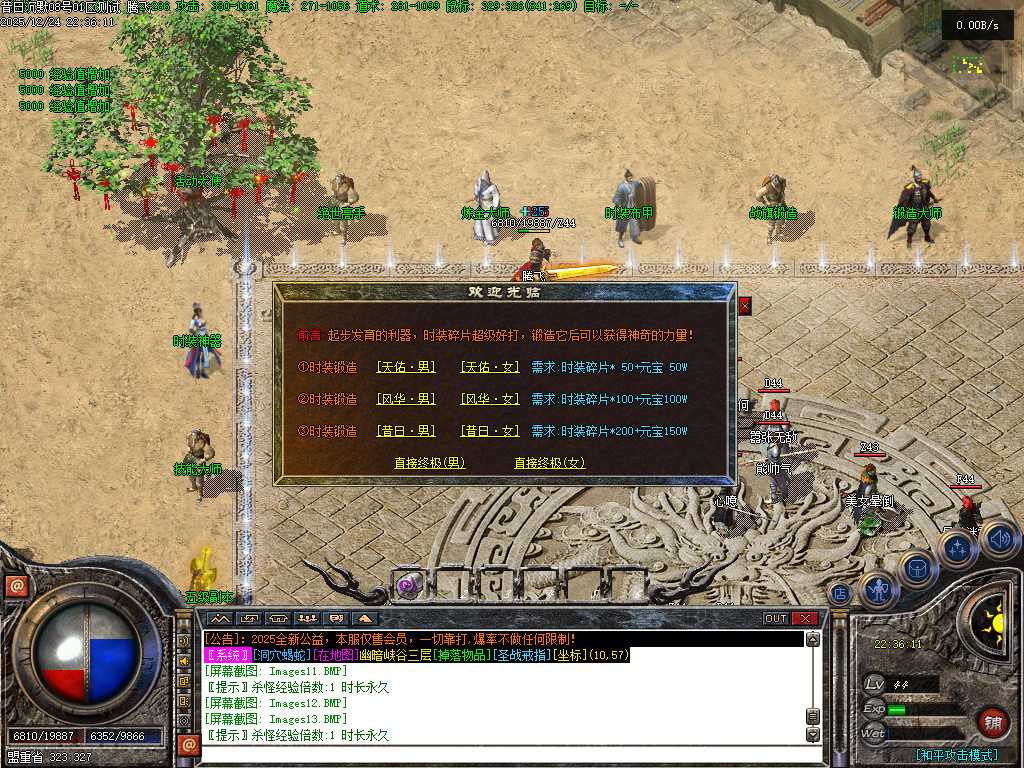Pick the 昔日·女 forging link
Screen dimensions: 1024x768
490,431
